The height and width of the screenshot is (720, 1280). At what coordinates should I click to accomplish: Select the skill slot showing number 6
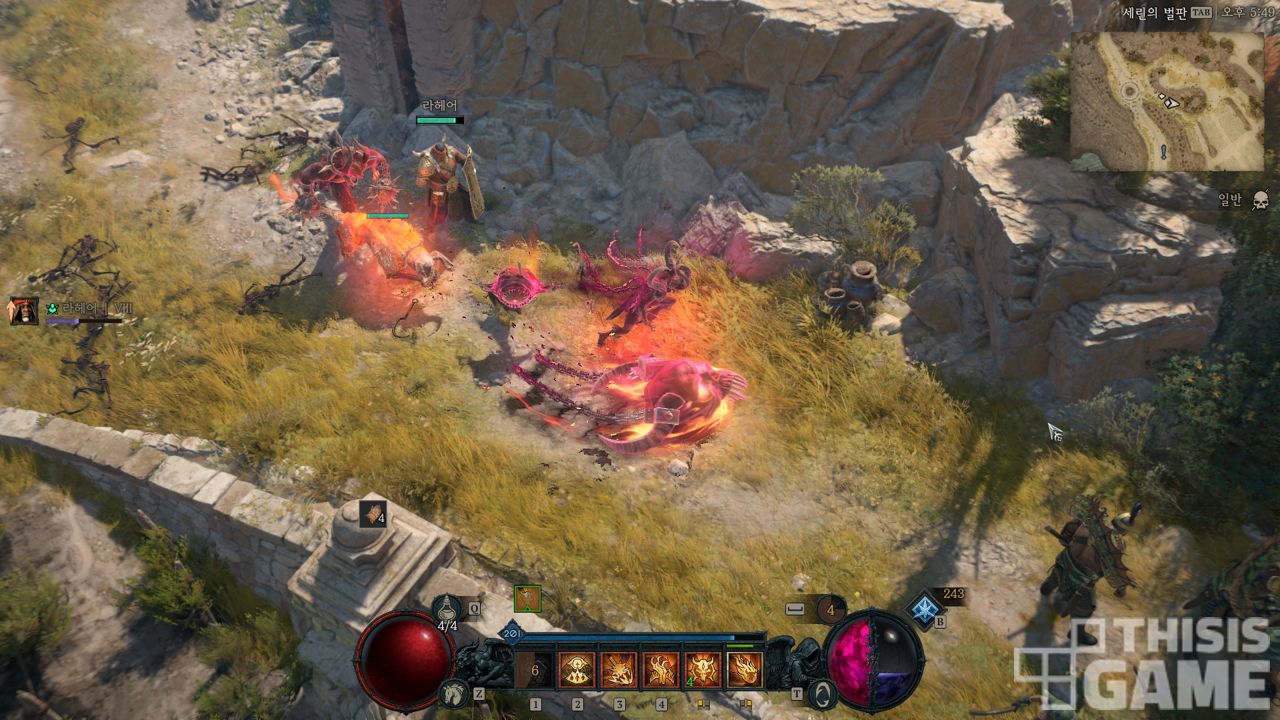535,670
